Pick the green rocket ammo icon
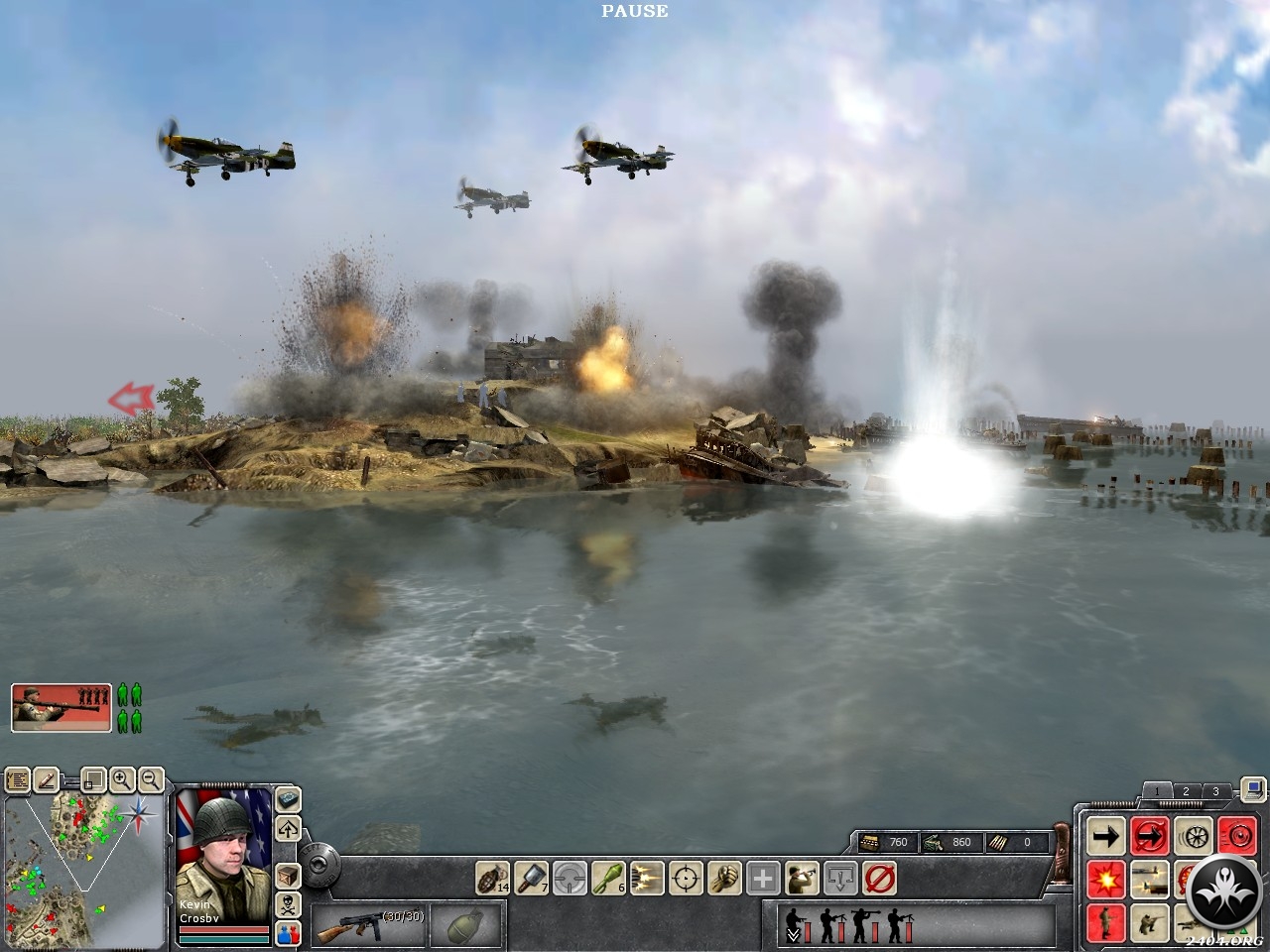1270x952 pixels. tap(607, 878)
